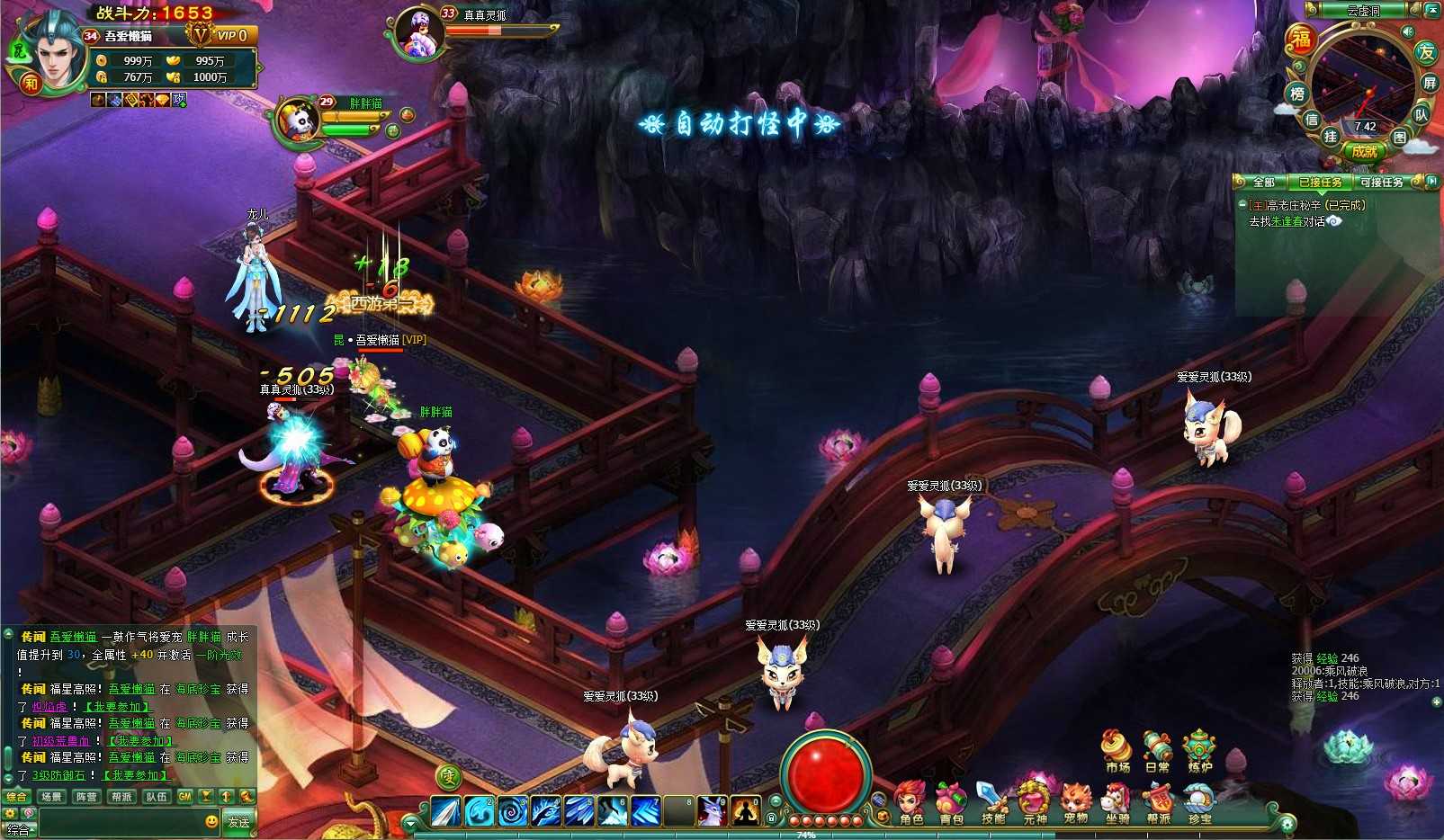This screenshot has height=840, width=1444.
Task: Open the 日常 daily activities
Action: (x=1158, y=752)
